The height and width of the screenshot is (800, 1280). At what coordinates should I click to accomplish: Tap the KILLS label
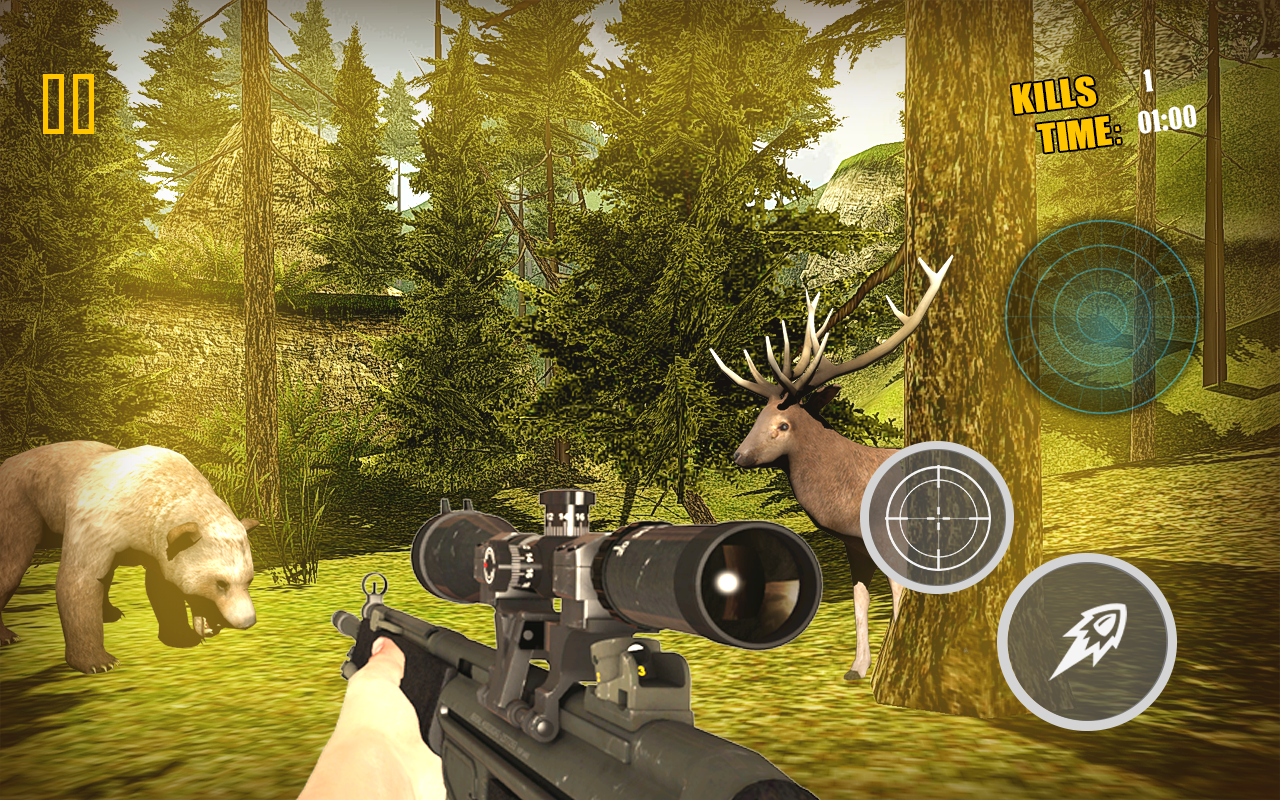pyautogui.click(x=1055, y=97)
